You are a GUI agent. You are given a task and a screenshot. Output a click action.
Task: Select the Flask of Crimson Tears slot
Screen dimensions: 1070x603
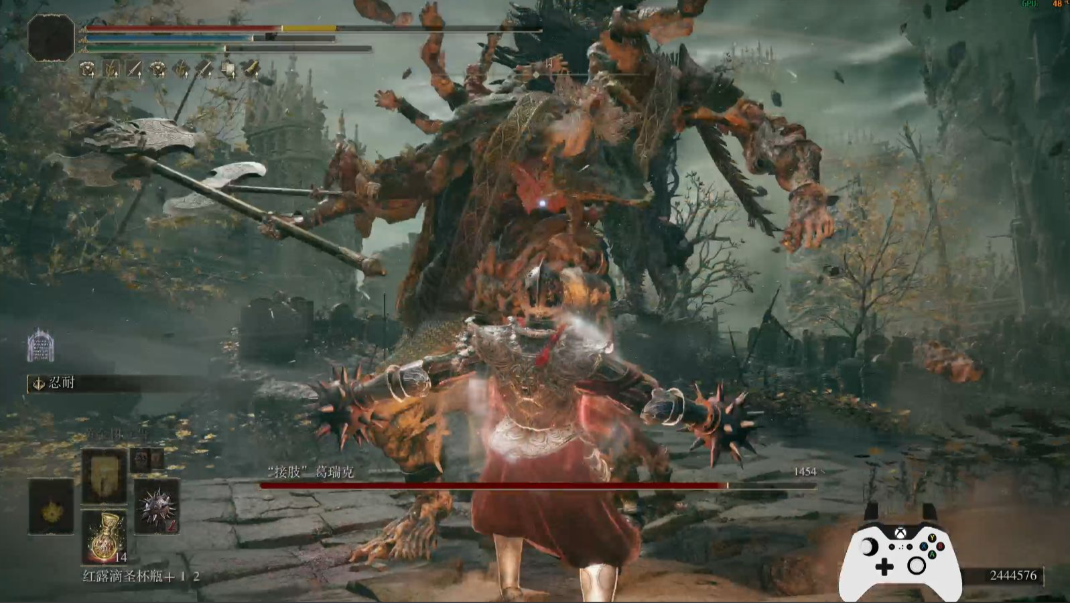(x=104, y=538)
